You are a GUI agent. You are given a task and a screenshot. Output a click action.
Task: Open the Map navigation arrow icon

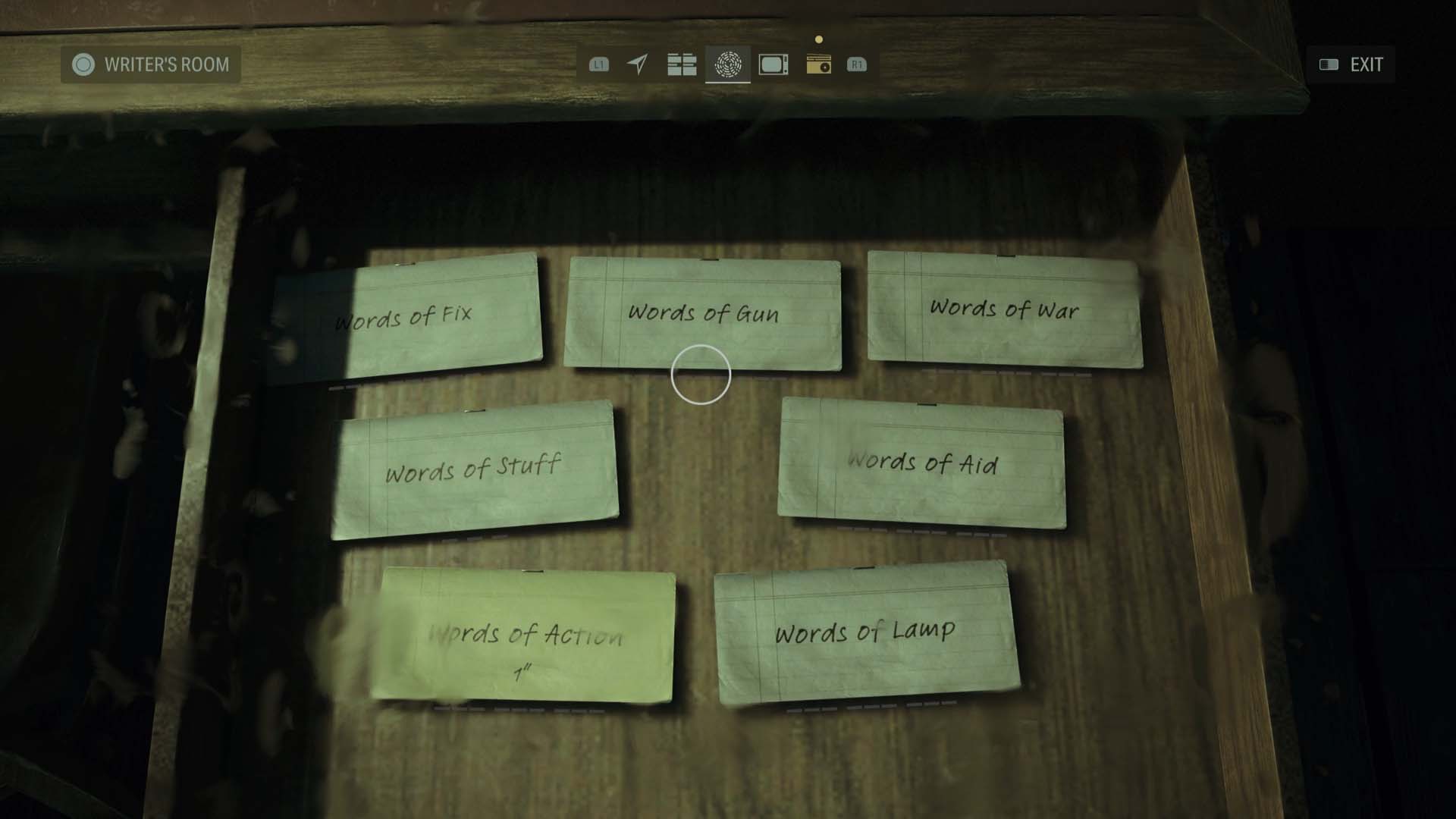(639, 66)
